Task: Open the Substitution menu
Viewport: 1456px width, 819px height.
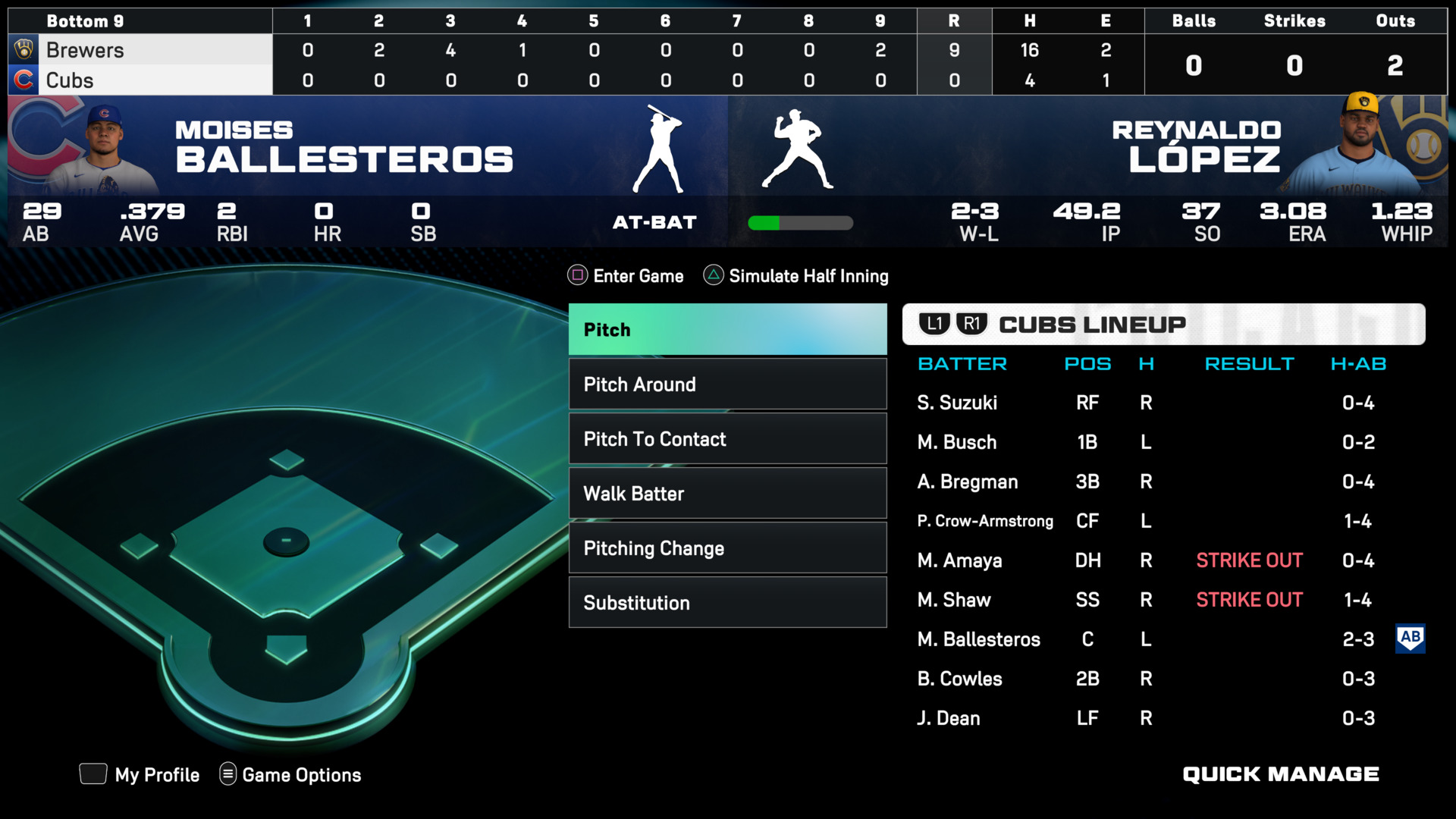Action: (727, 603)
